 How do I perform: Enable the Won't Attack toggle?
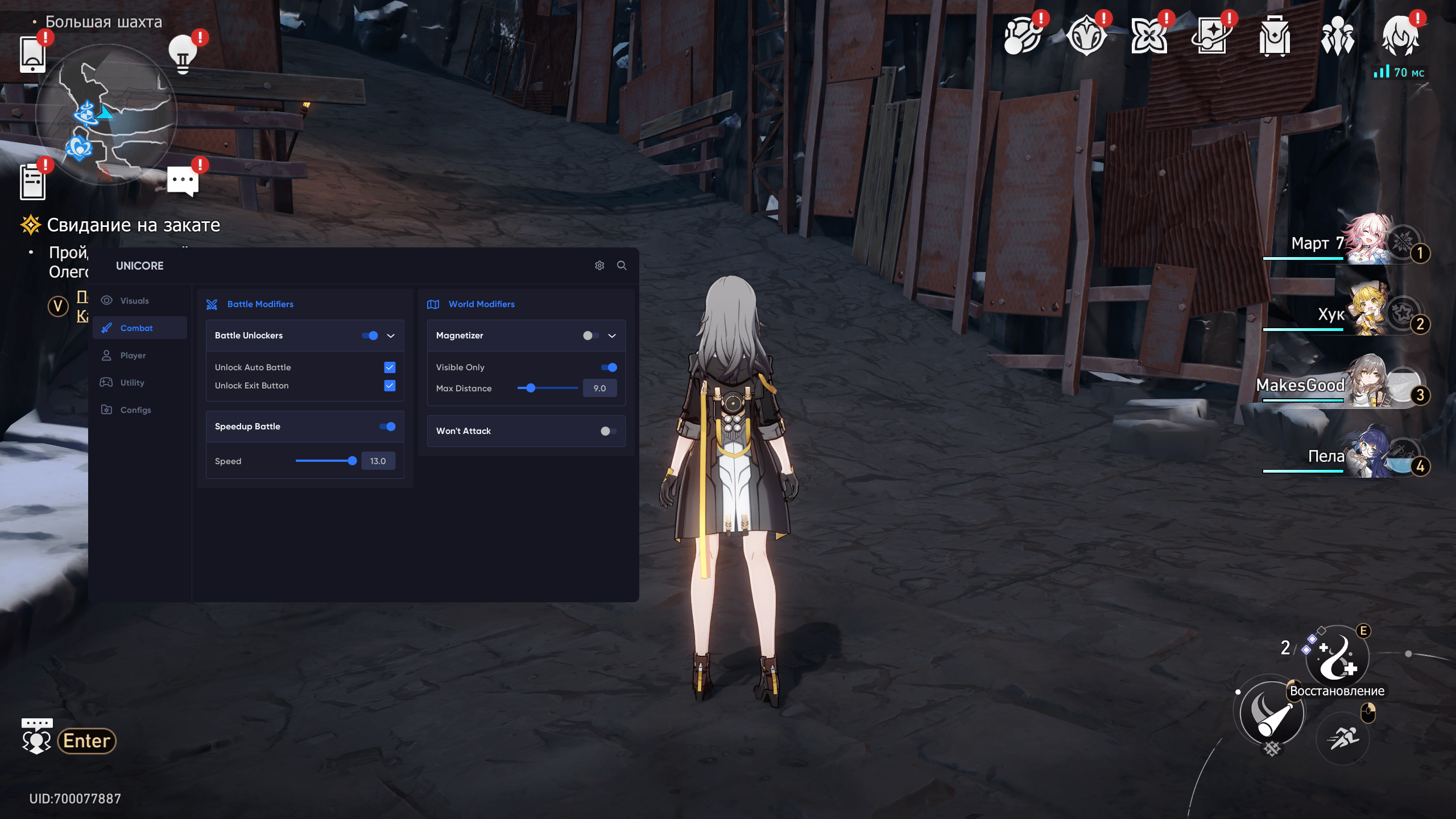pos(608,431)
